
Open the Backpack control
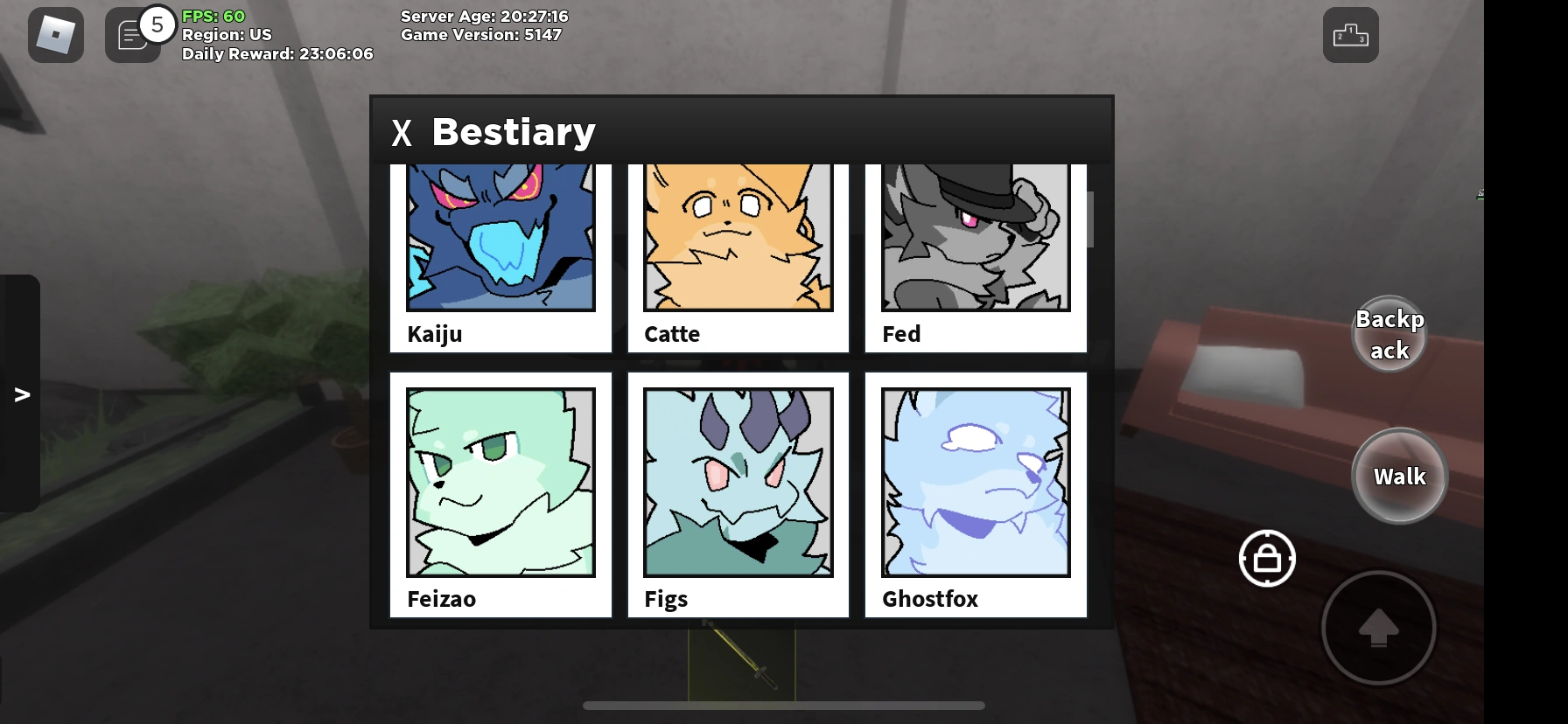(1389, 333)
